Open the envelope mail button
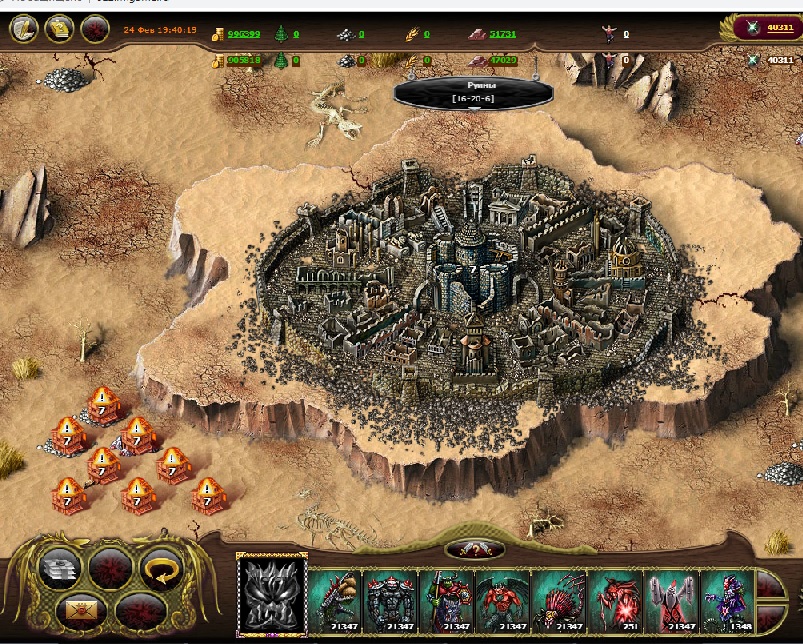 point(80,608)
